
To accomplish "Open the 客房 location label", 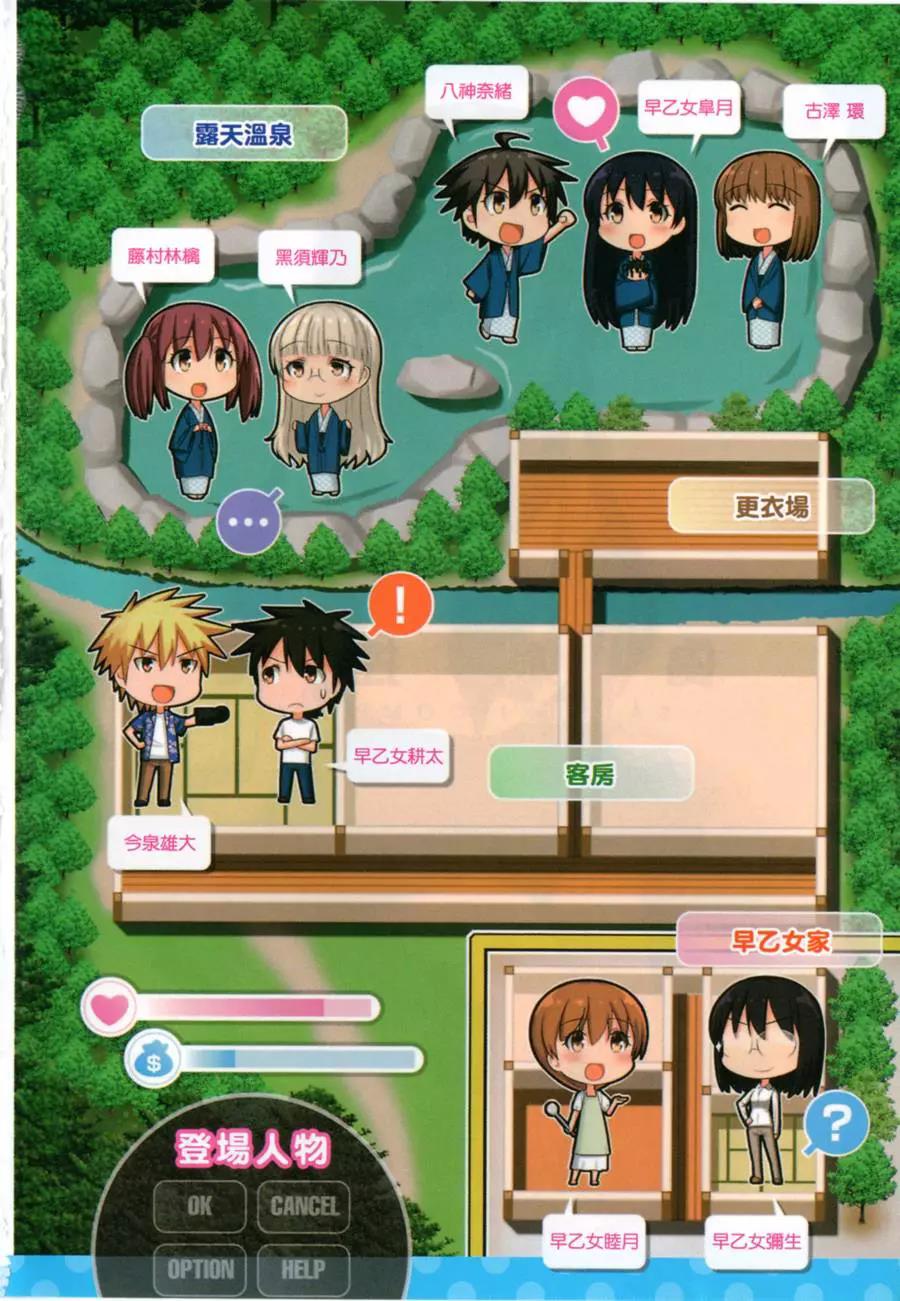I will click(590, 773).
